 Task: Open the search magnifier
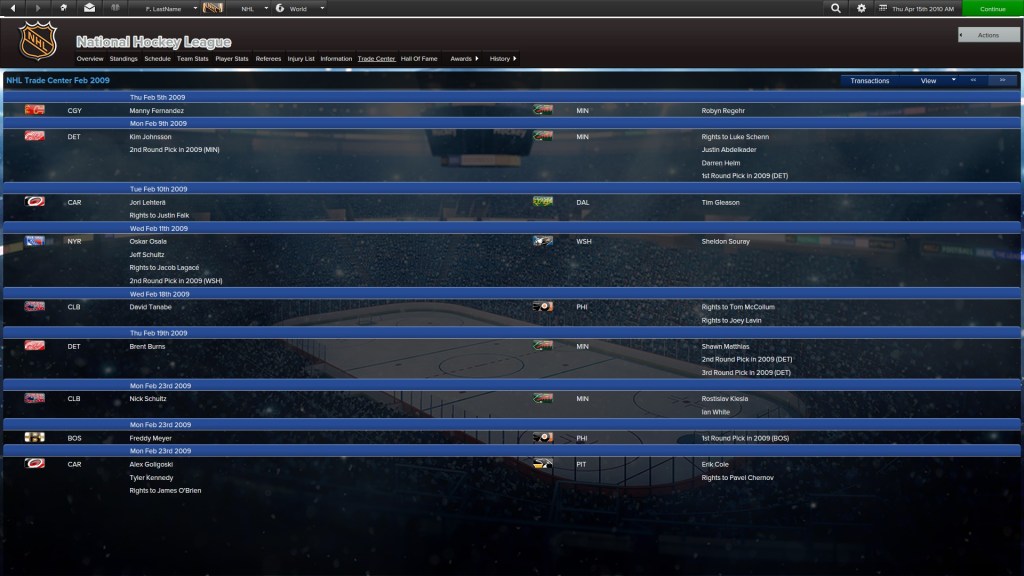(x=836, y=8)
